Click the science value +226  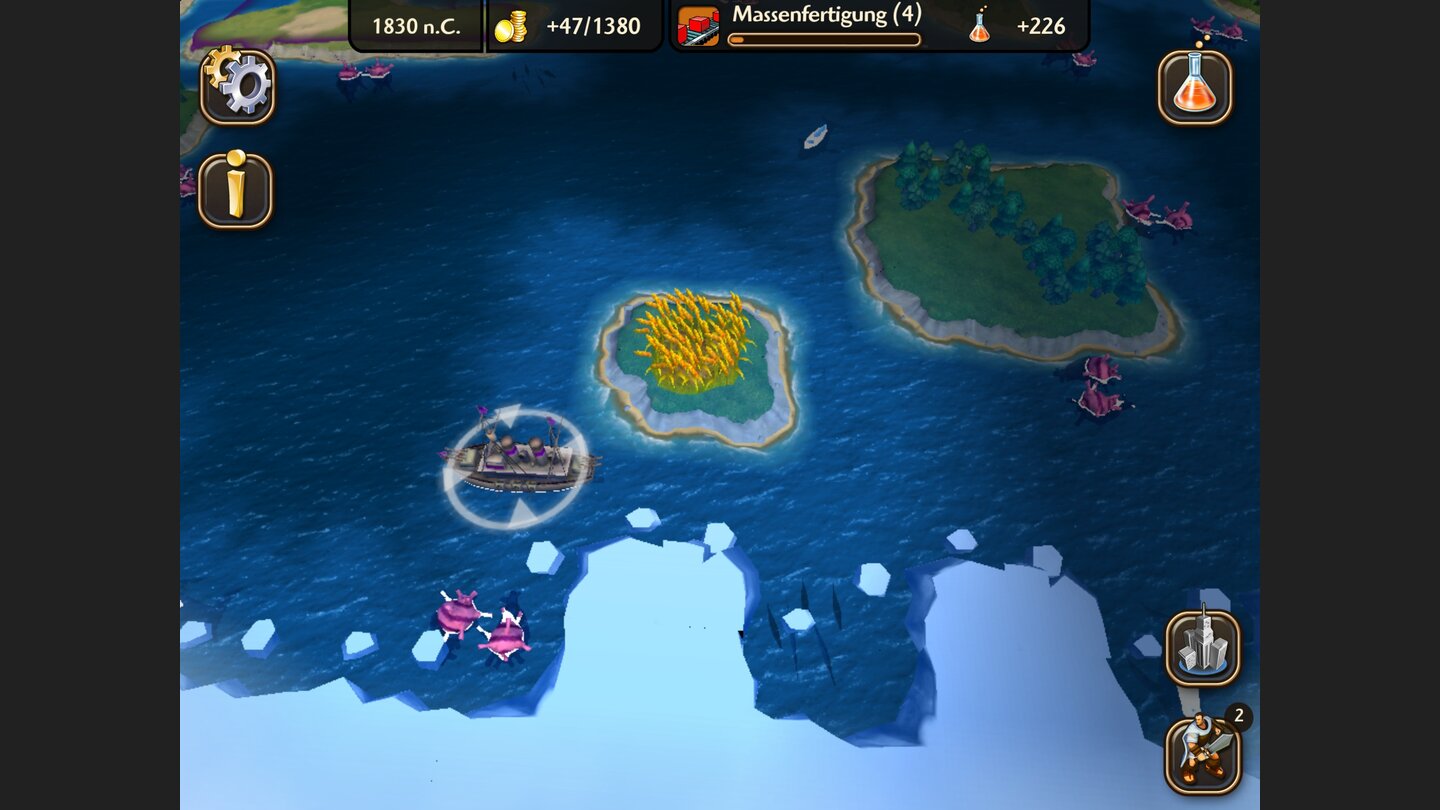pos(1040,27)
